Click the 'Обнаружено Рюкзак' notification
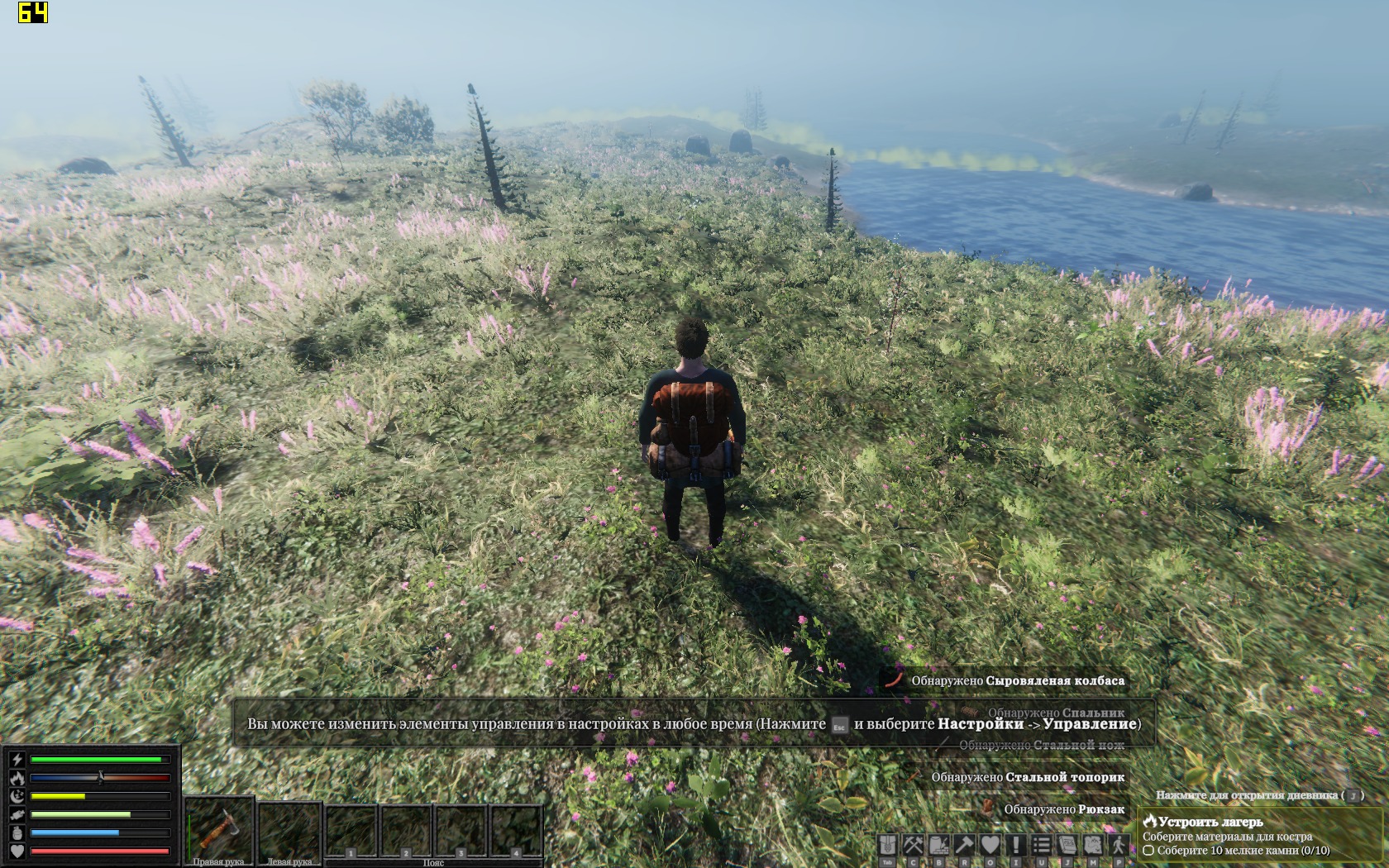The width and height of the screenshot is (1389, 868). tap(1063, 809)
